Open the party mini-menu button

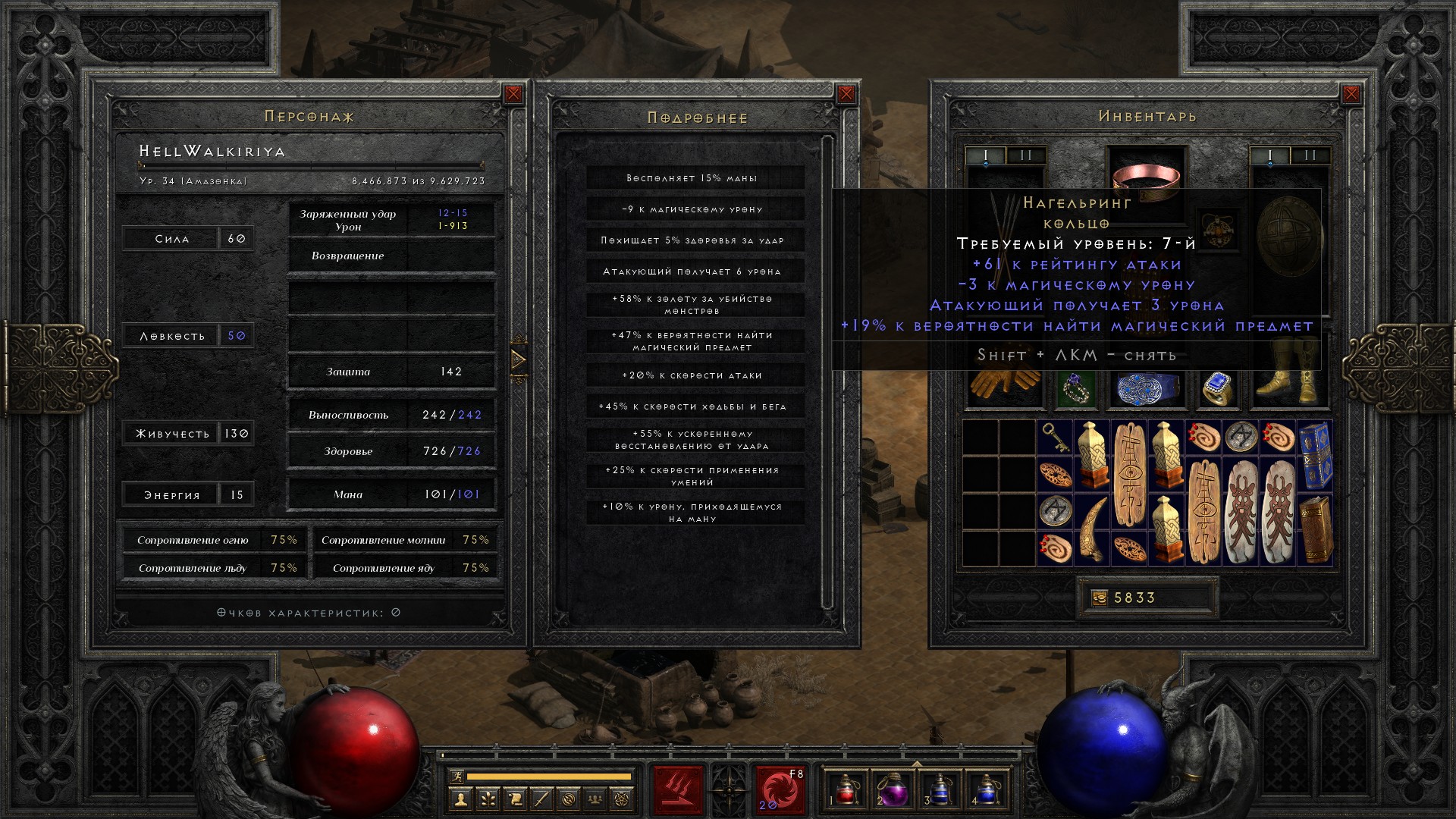pos(595,799)
